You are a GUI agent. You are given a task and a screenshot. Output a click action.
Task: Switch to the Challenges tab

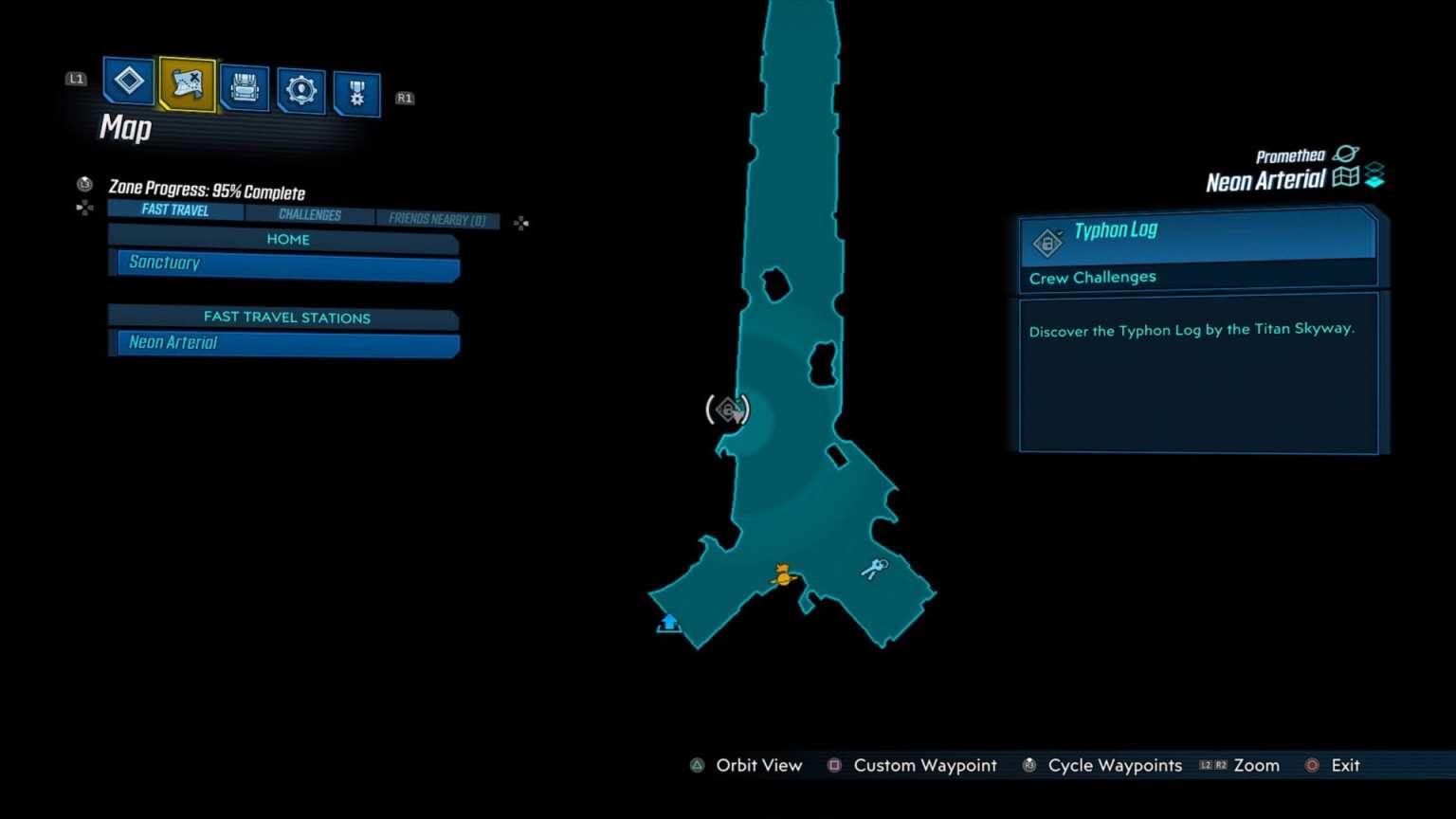click(x=310, y=214)
